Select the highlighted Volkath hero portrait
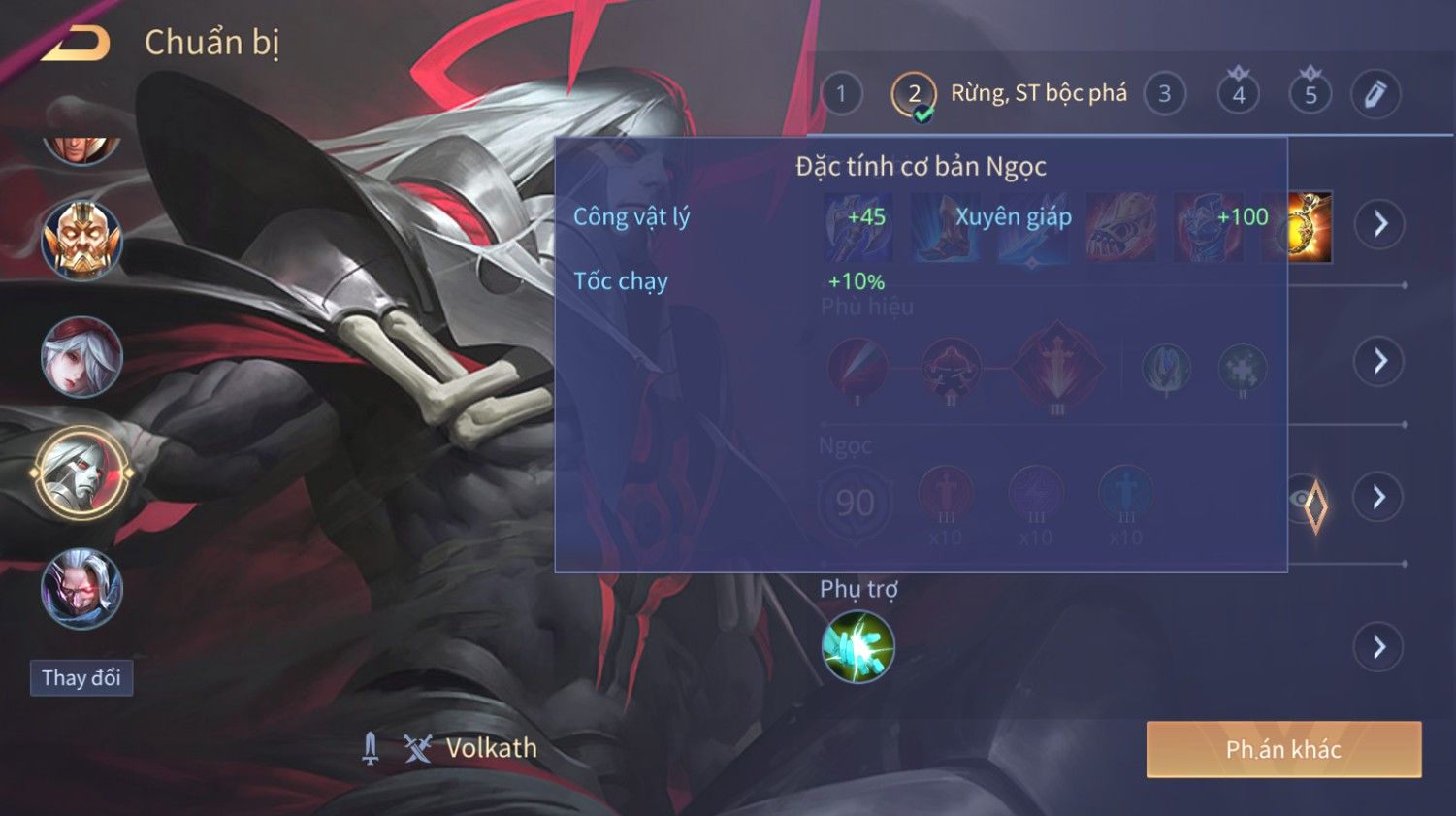The height and width of the screenshot is (816, 1456). tap(81, 473)
